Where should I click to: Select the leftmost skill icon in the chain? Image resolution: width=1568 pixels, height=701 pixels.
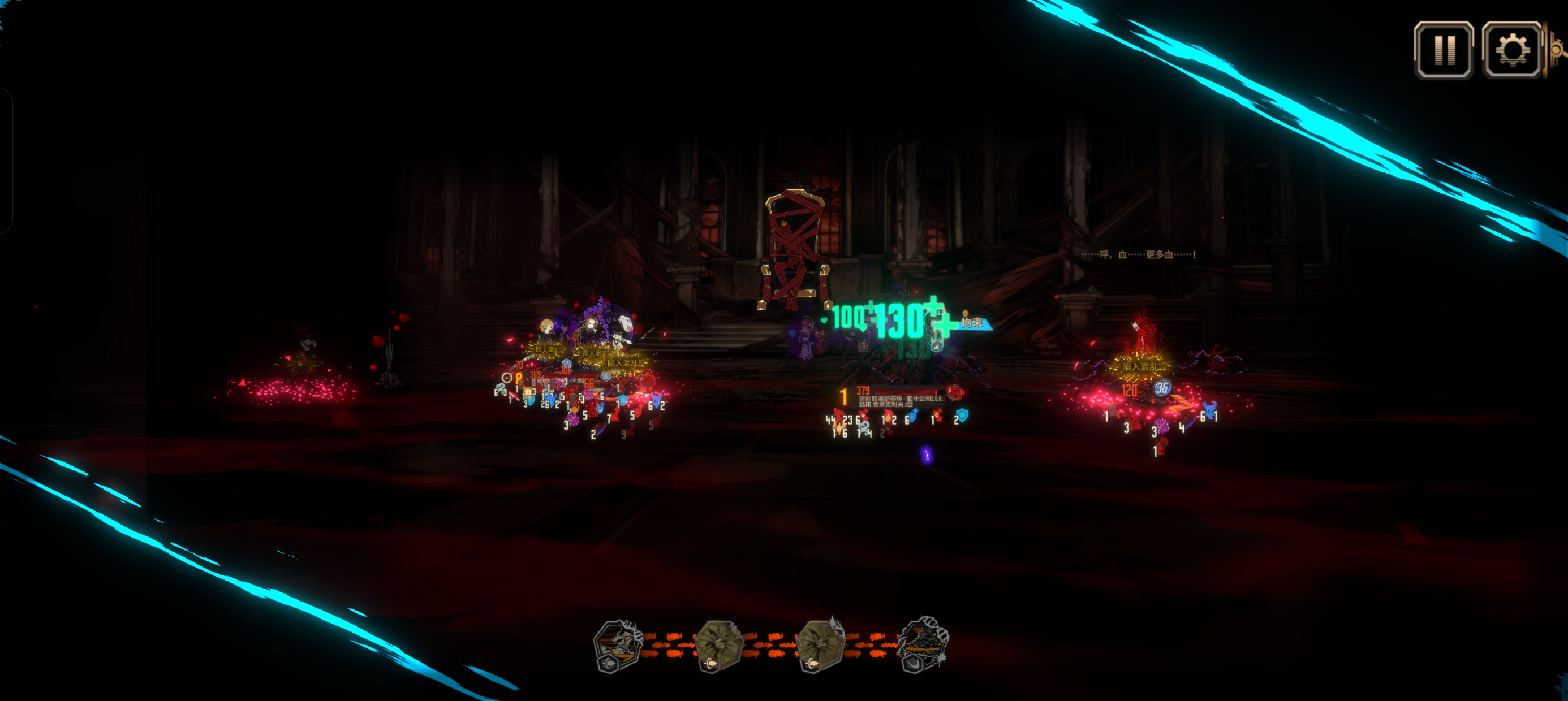[617, 646]
